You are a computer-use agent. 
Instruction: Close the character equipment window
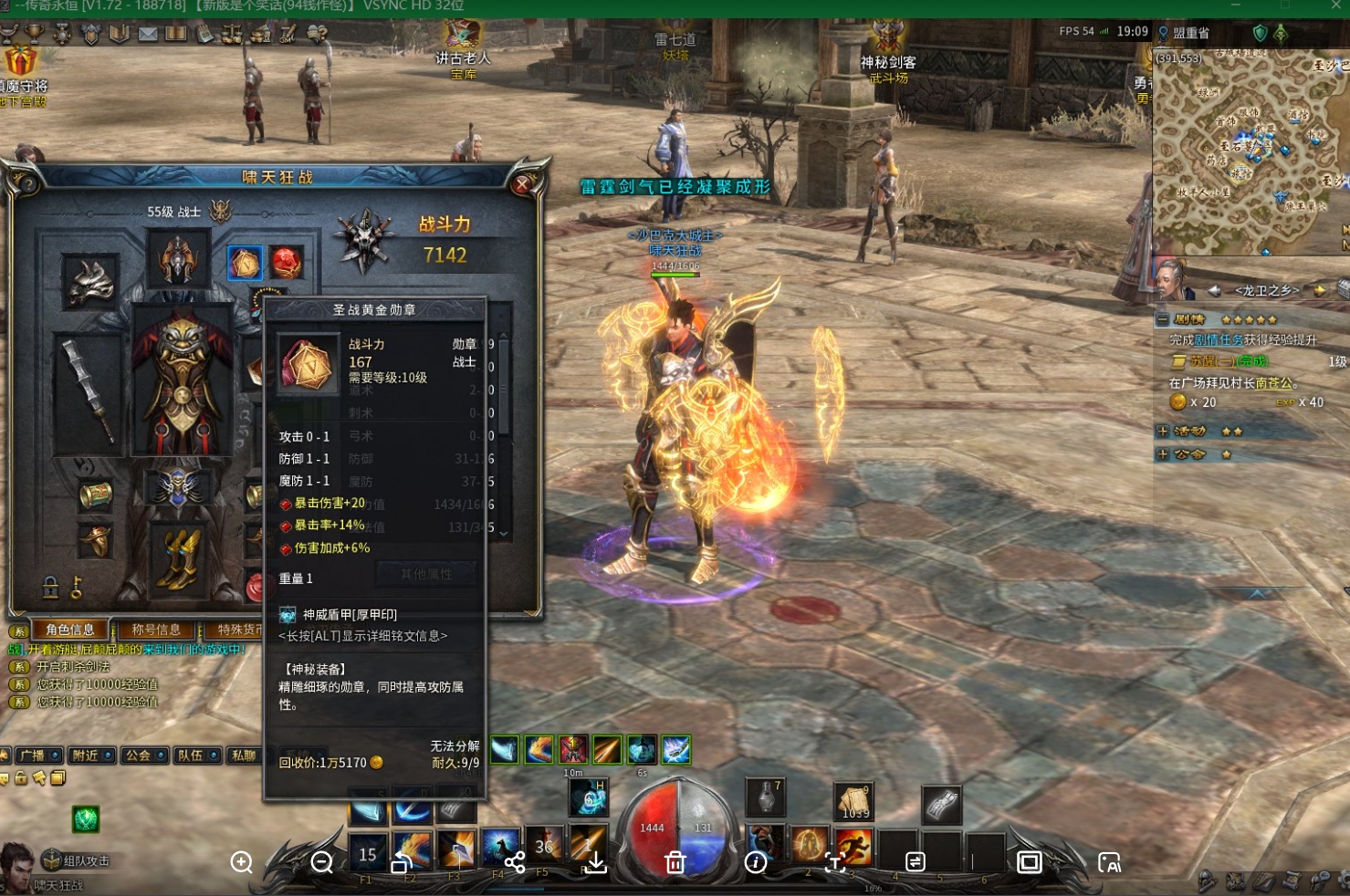[523, 185]
